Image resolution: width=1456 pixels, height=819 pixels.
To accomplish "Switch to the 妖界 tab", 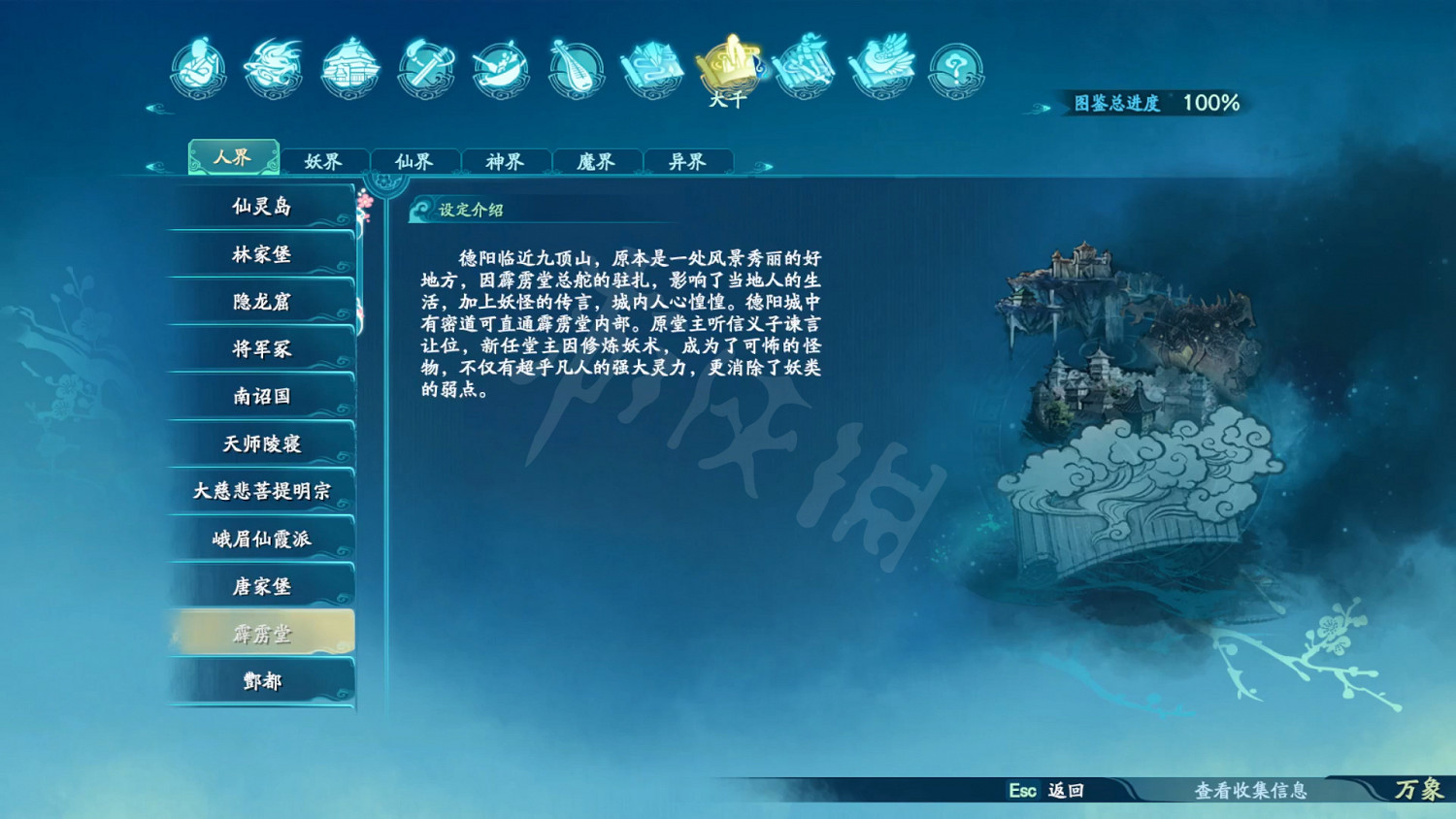I will click(324, 161).
